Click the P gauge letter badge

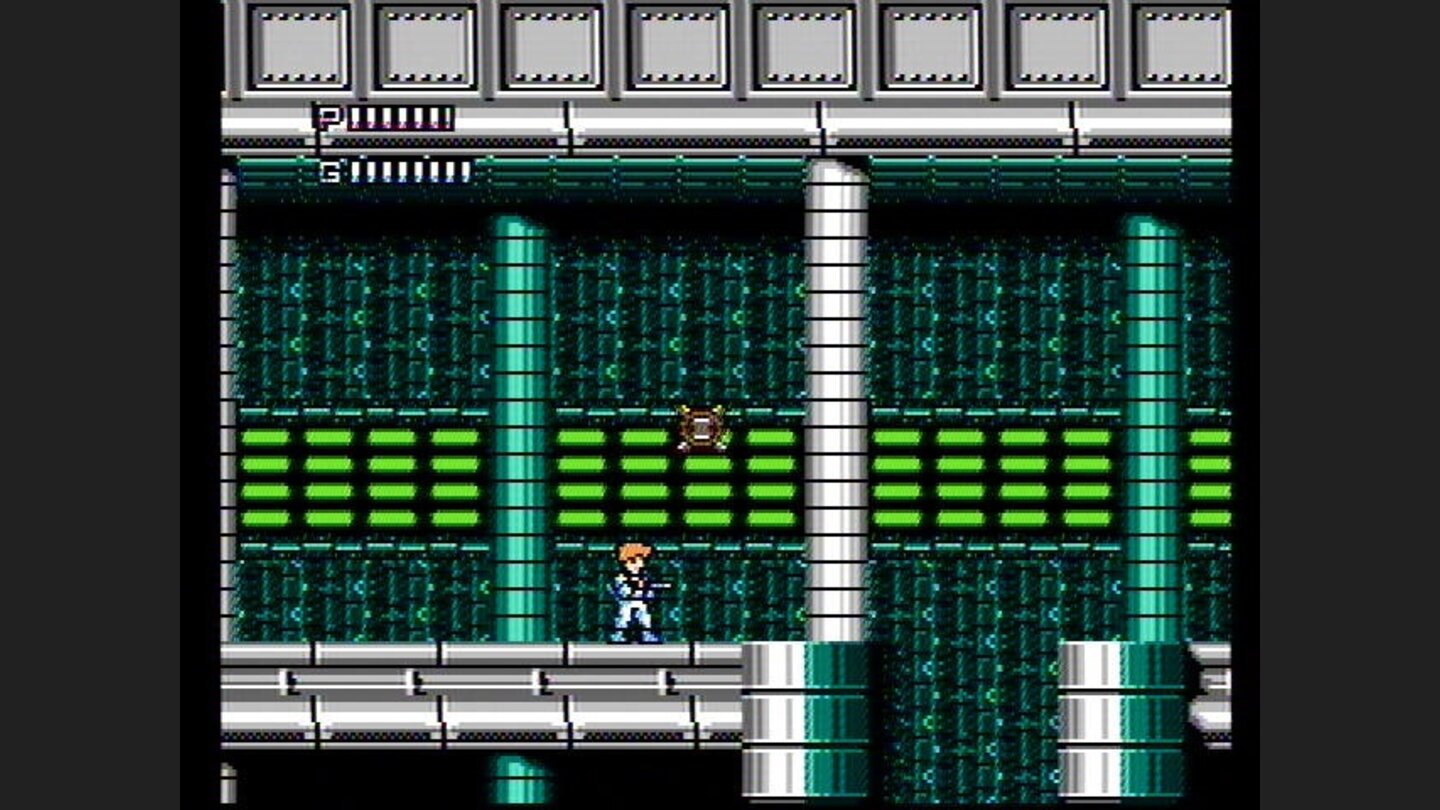327,117
